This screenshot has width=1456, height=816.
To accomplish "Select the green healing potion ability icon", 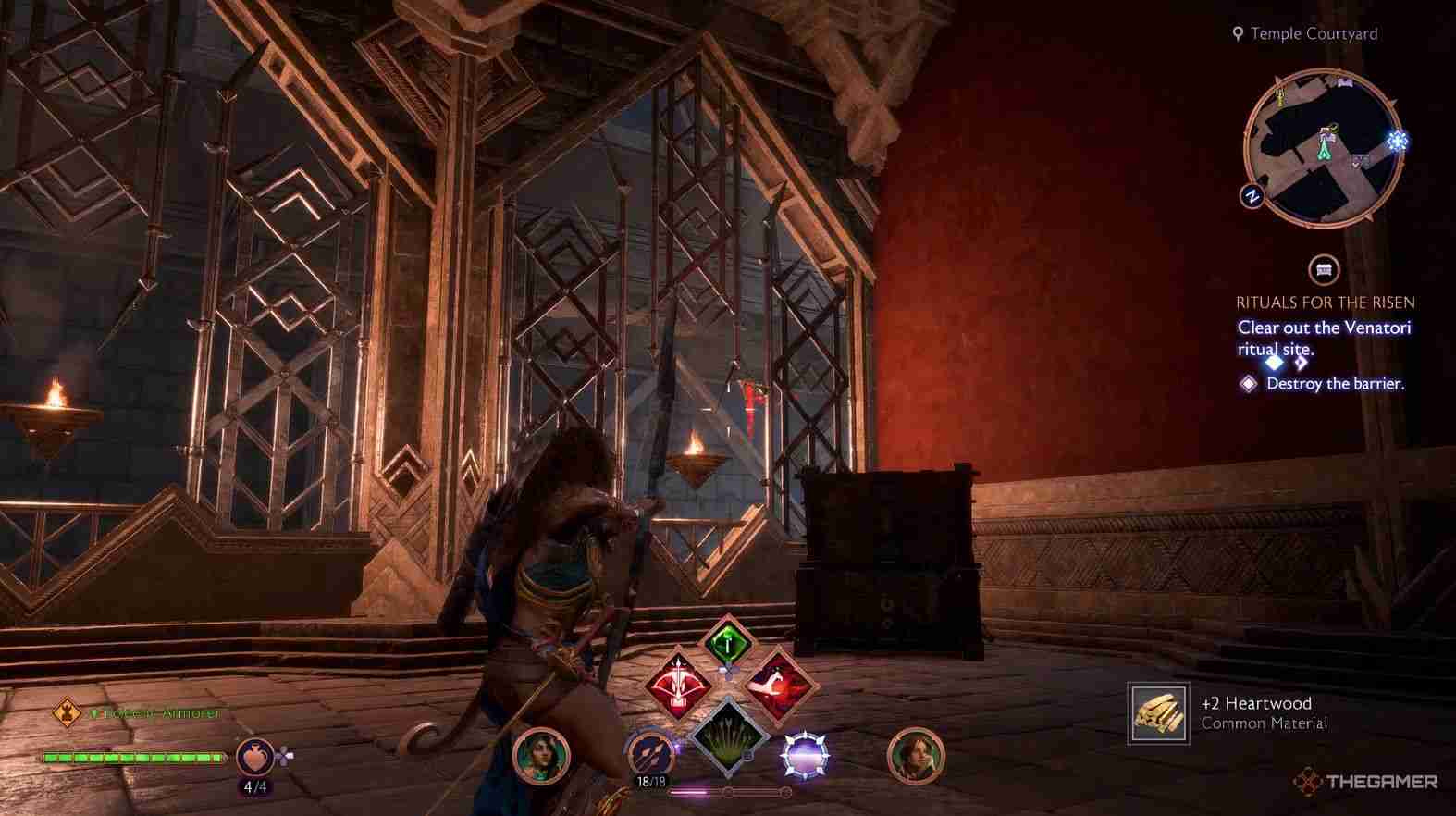I will pyautogui.click(x=728, y=645).
